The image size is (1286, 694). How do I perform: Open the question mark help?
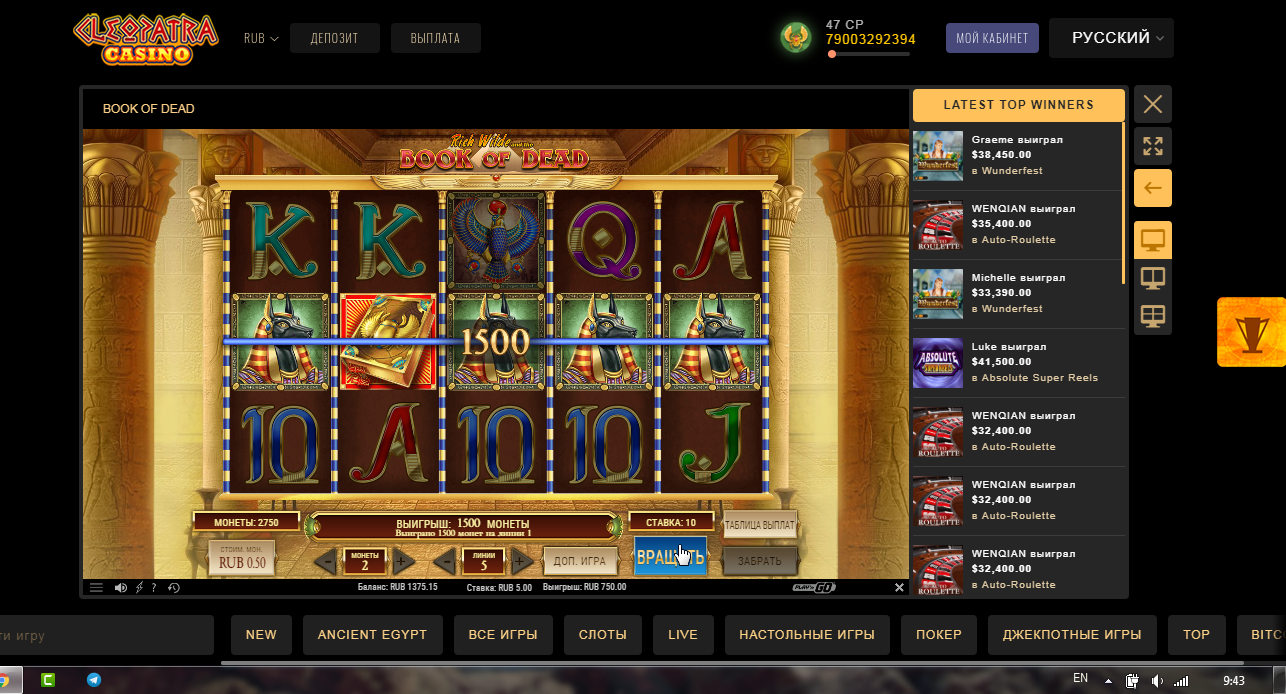(x=153, y=588)
